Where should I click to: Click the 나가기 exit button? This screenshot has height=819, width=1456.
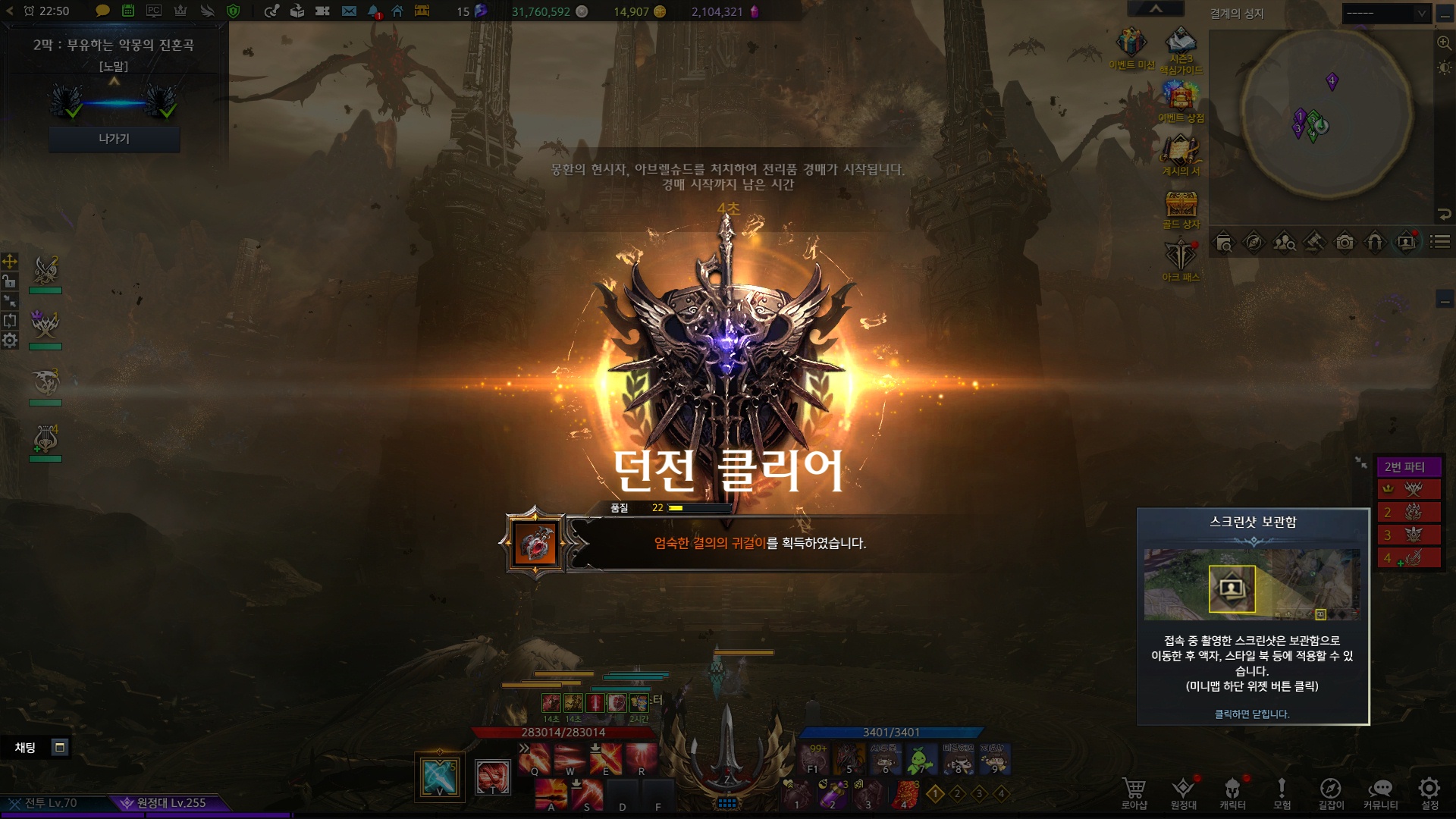point(114,139)
